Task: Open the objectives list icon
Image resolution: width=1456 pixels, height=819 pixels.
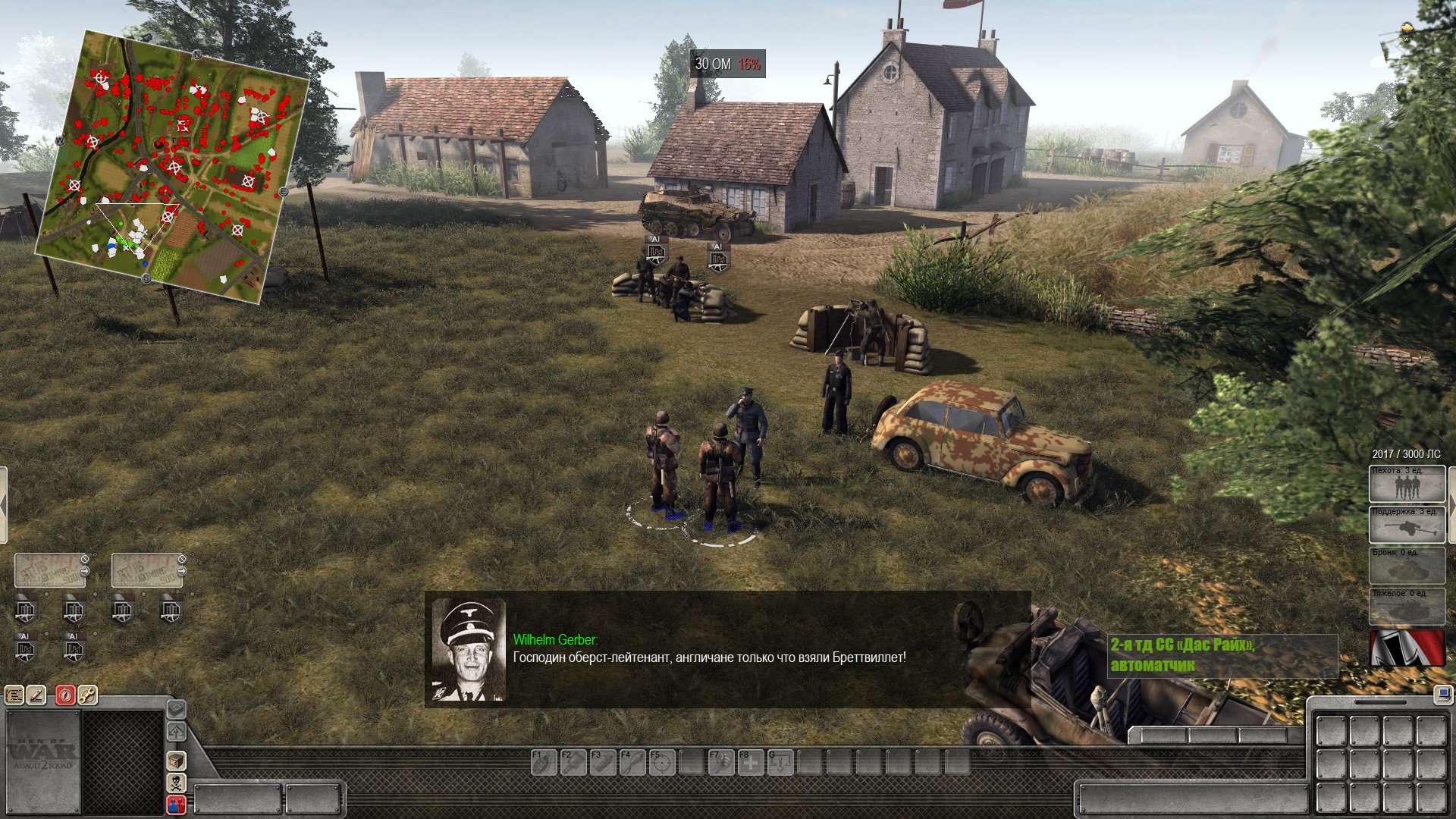Action: pos(14,695)
